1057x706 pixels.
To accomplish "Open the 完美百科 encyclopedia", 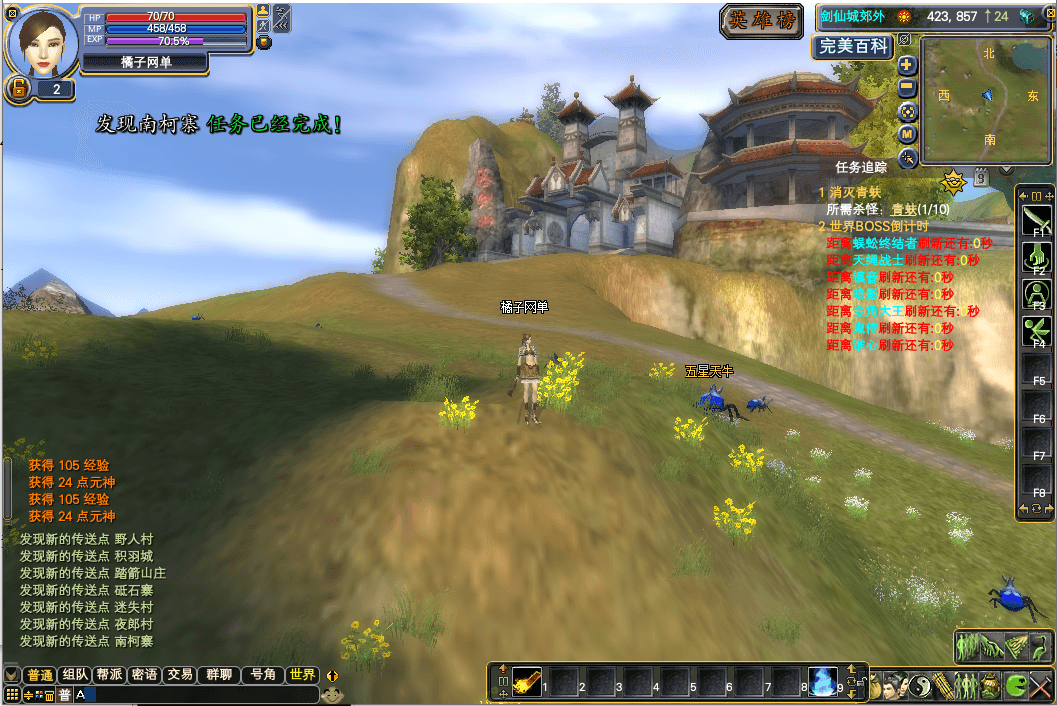I will tap(853, 47).
